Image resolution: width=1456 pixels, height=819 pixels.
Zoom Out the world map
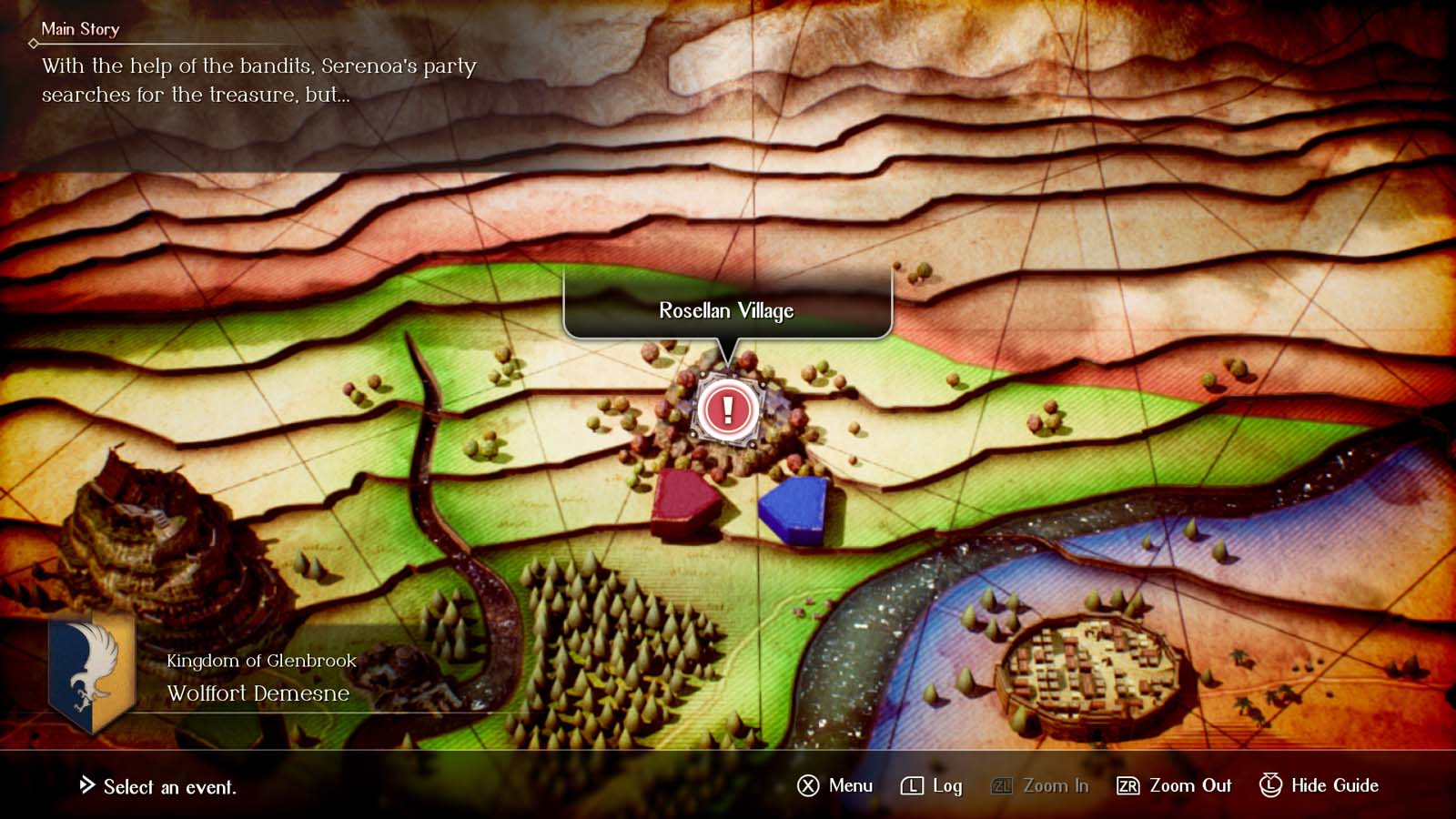click(x=1173, y=785)
